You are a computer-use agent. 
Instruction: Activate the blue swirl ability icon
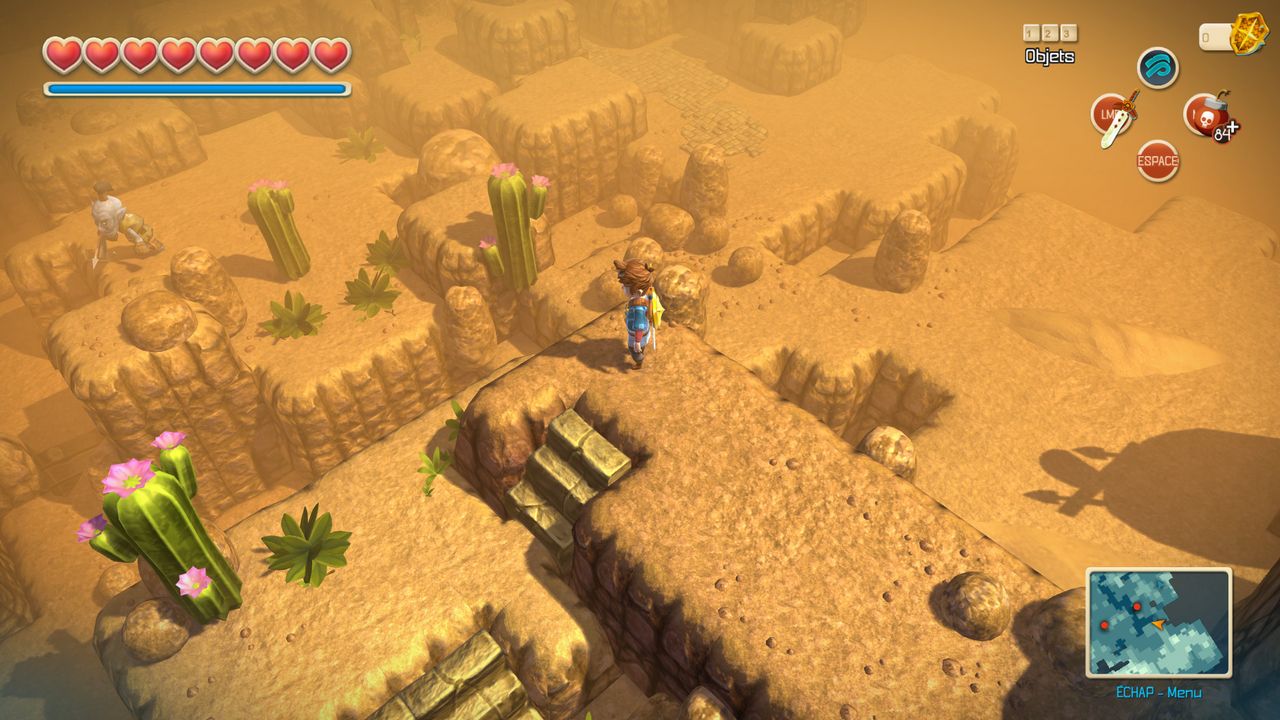point(1158,68)
